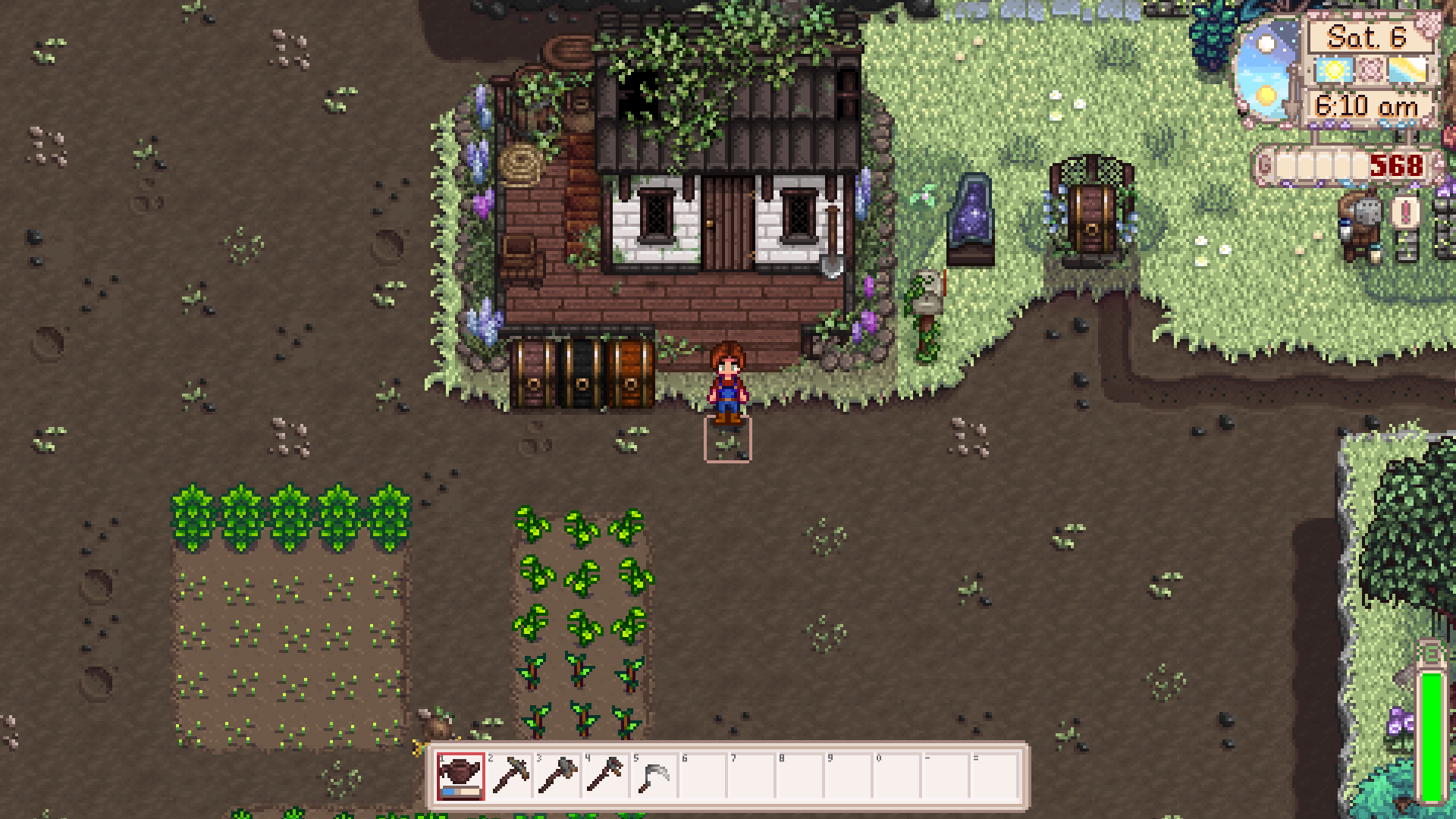The width and height of the screenshot is (1456, 819).
Task: Click the rainbow weather forecast icon
Action: pos(1407,70)
